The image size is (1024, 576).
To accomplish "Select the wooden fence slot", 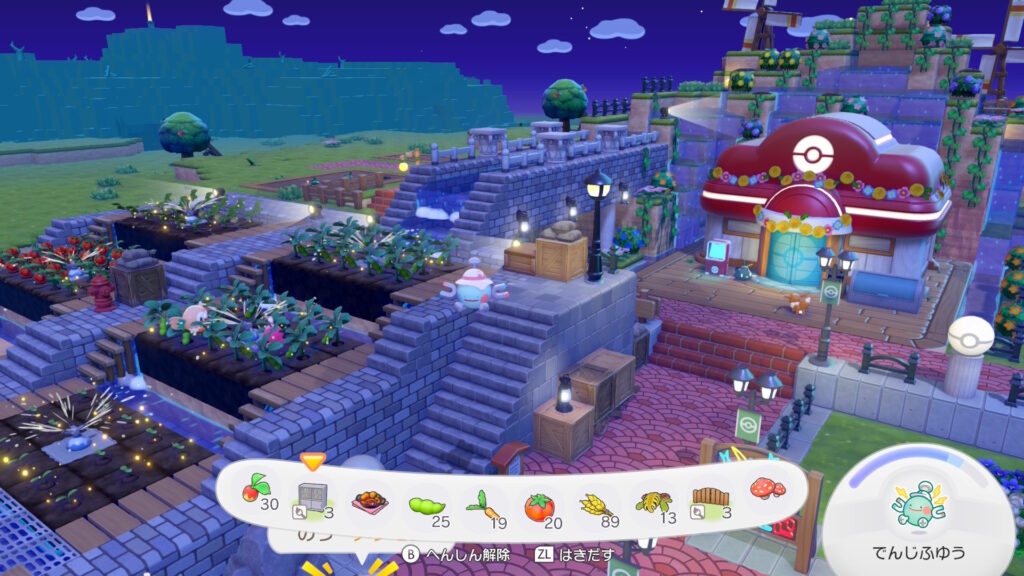I will [x=709, y=497].
